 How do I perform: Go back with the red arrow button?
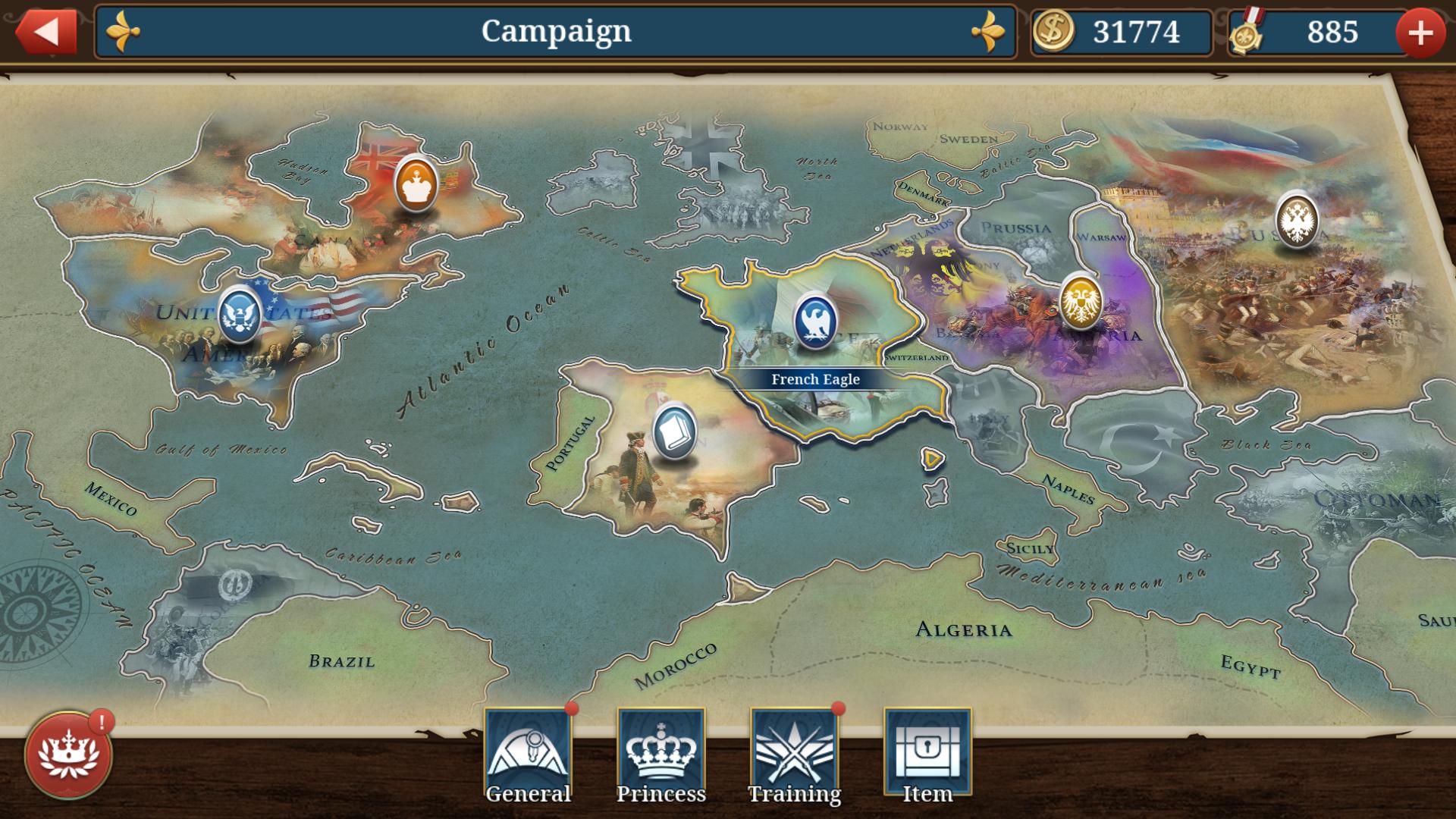coord(46,32)
